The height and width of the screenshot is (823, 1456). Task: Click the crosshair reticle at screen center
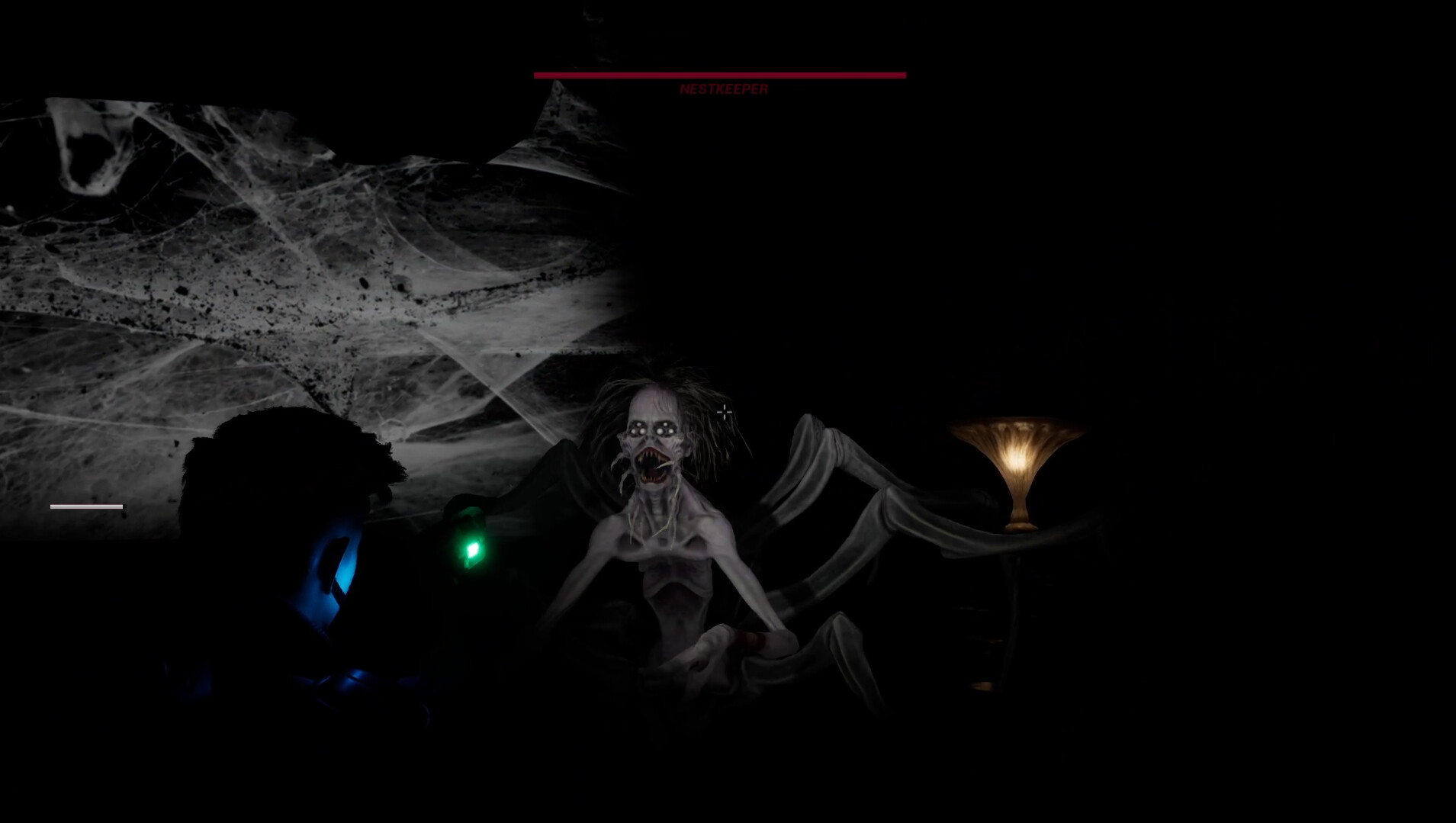pos(724,411)
